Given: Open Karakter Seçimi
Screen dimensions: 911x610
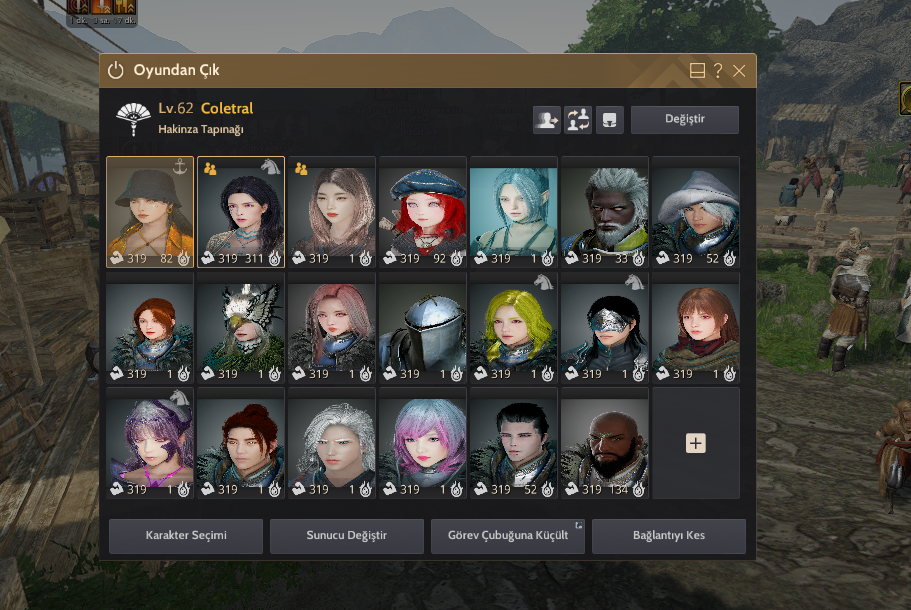Looking at the screenshot, I should pyautogui.click(x=186, y=536).
